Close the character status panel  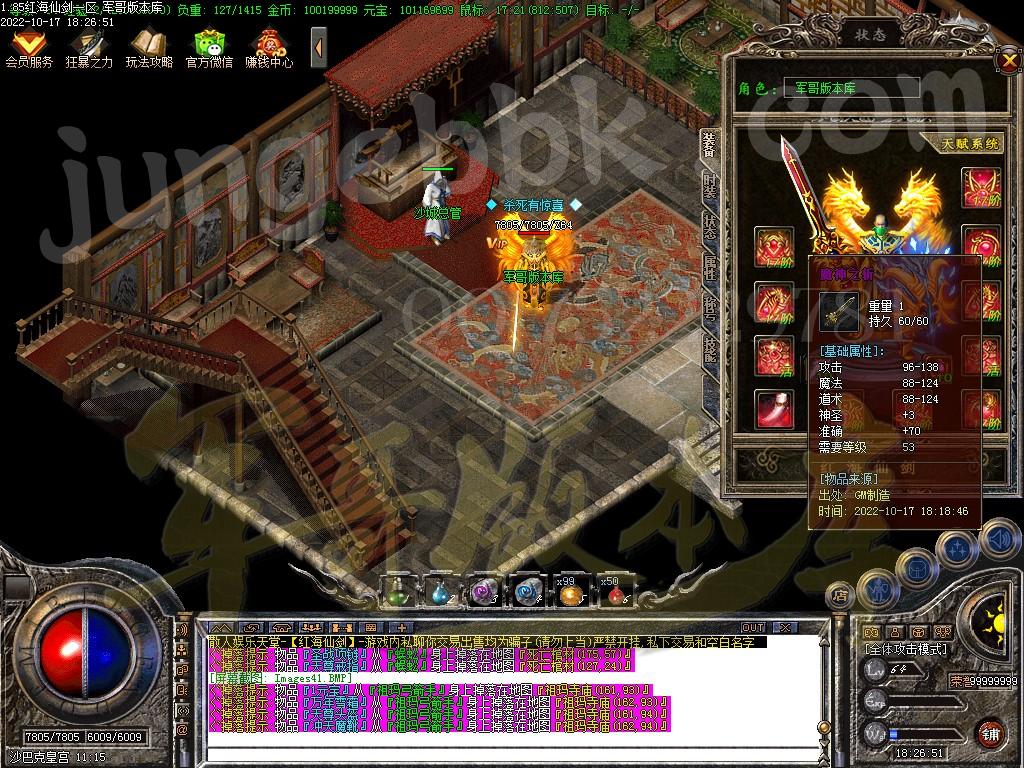(1007, 61)
